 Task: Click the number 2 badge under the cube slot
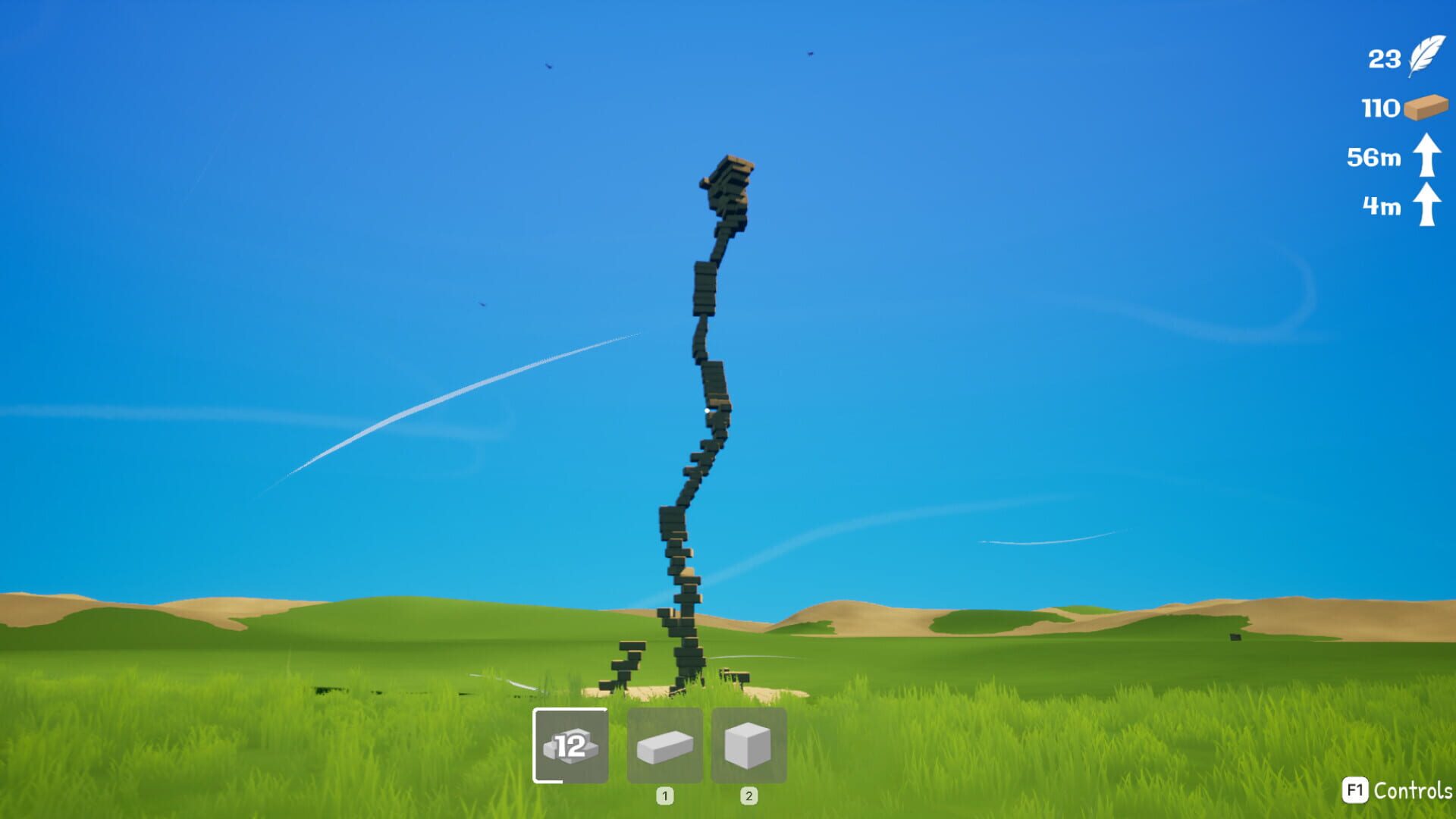(x=750, y=796)
